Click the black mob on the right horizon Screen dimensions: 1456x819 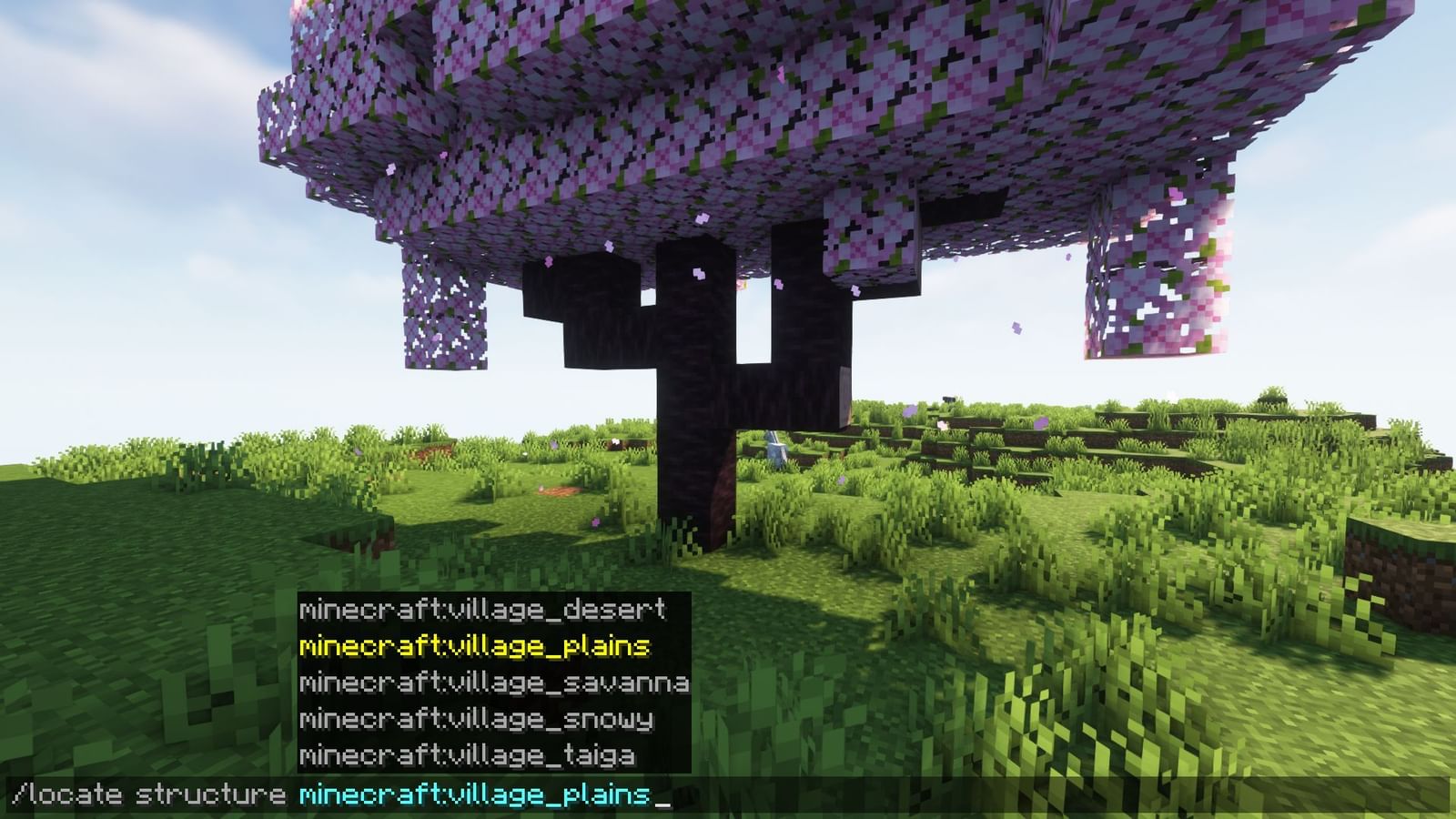coord(949,398)
